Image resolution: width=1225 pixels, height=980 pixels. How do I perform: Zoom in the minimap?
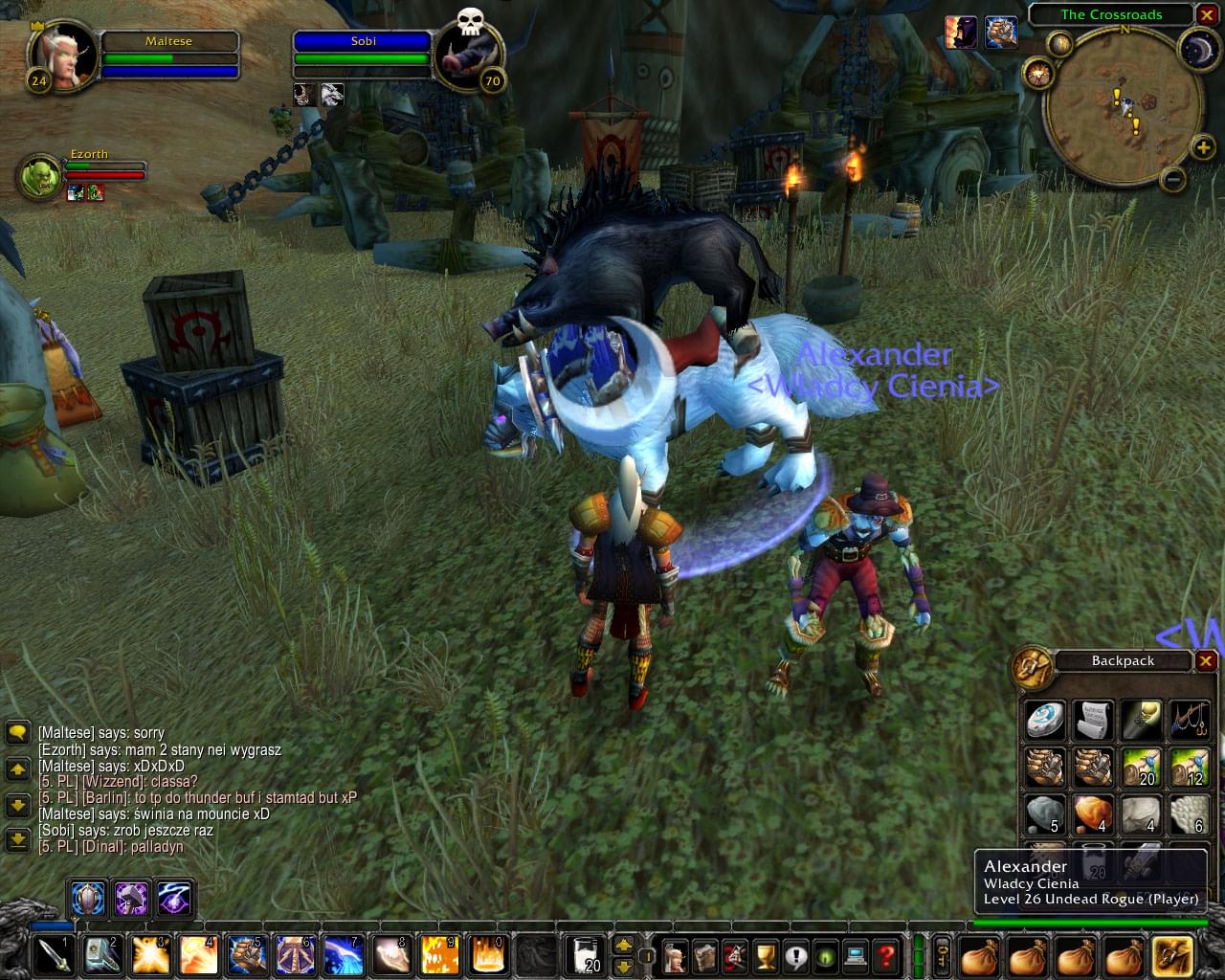pos(1202,146)
